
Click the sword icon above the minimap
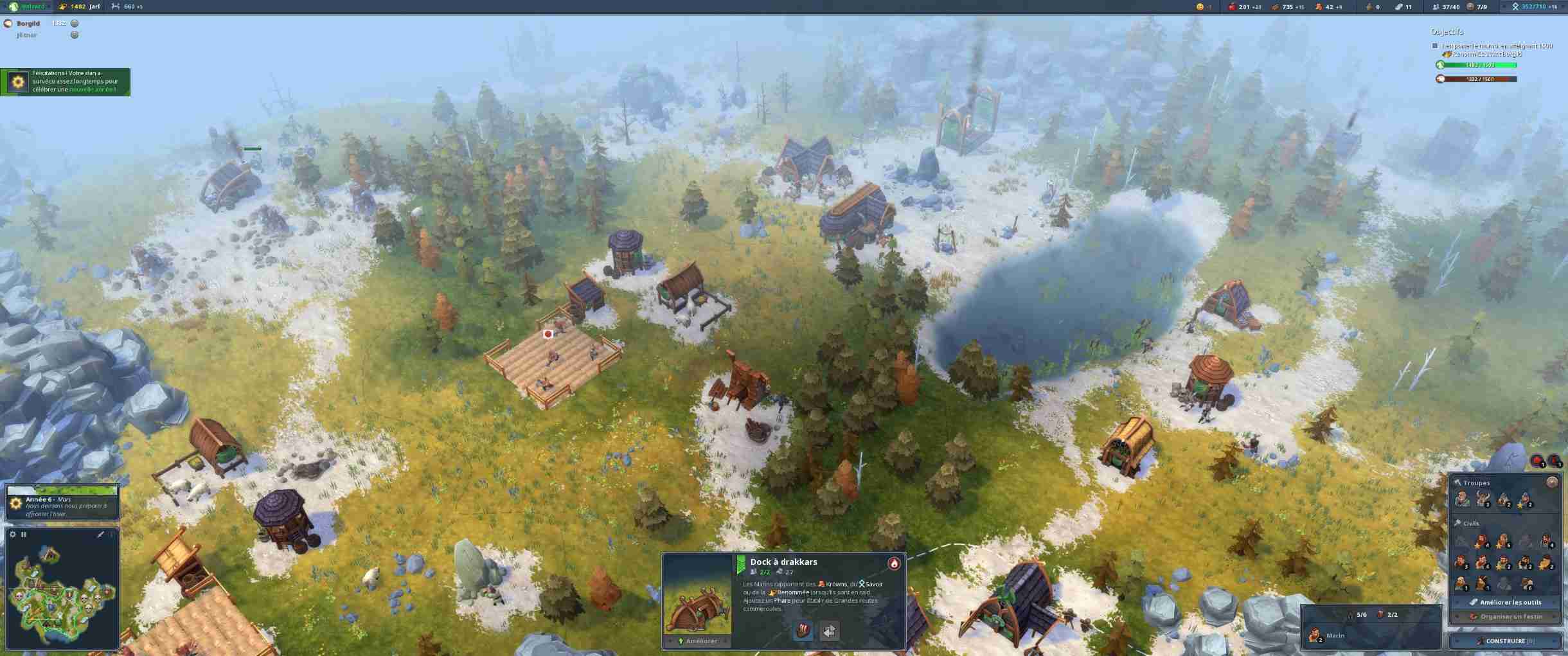(x=100, y=535)
